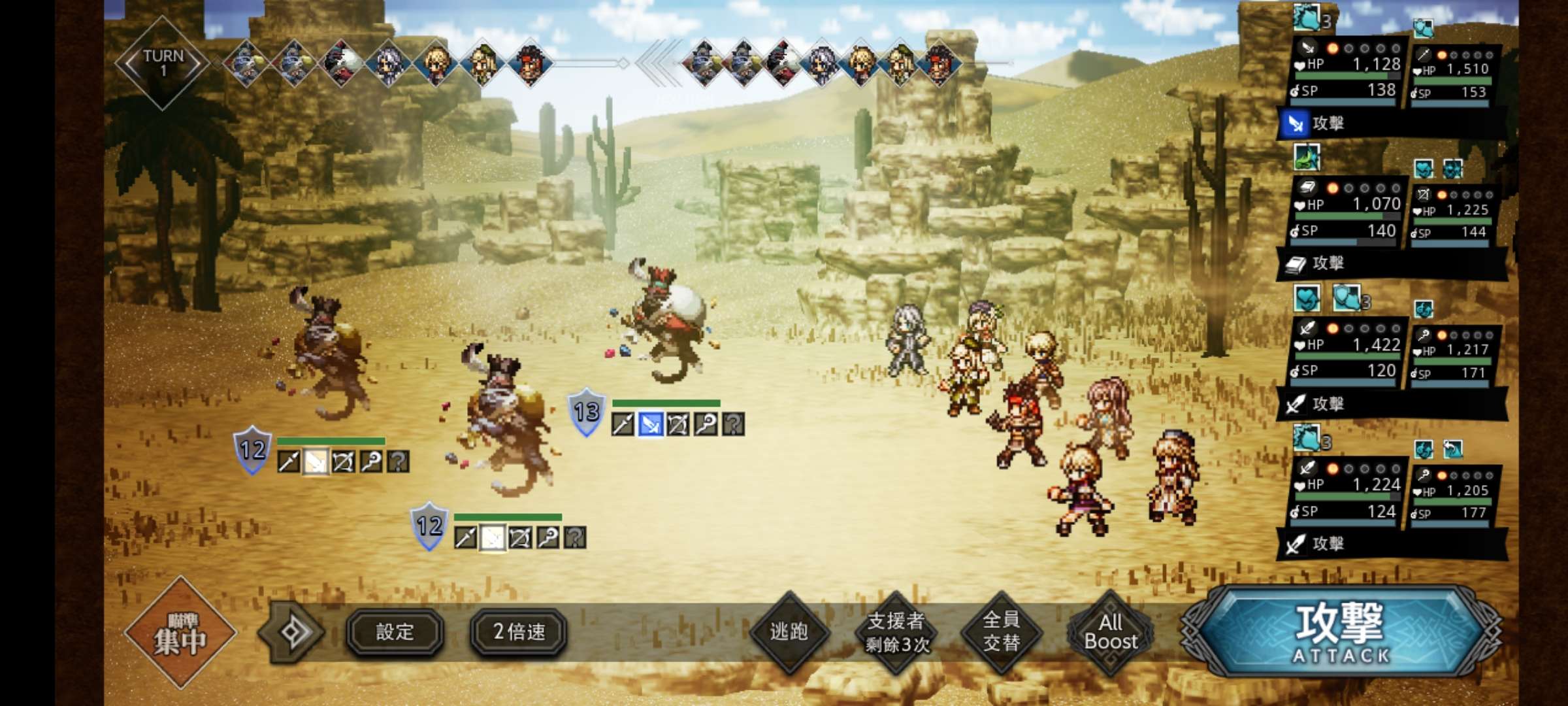Screen dimensions: 1568x706
Task: Flee the battle using 逃跑
Action: (789, 632)
